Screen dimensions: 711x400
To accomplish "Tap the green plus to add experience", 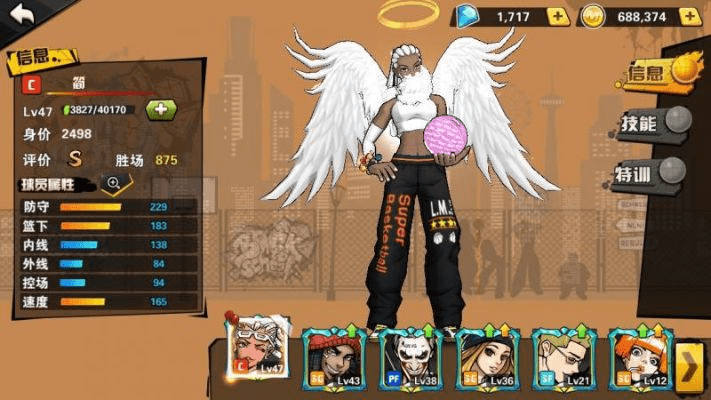I will (160, 110).
